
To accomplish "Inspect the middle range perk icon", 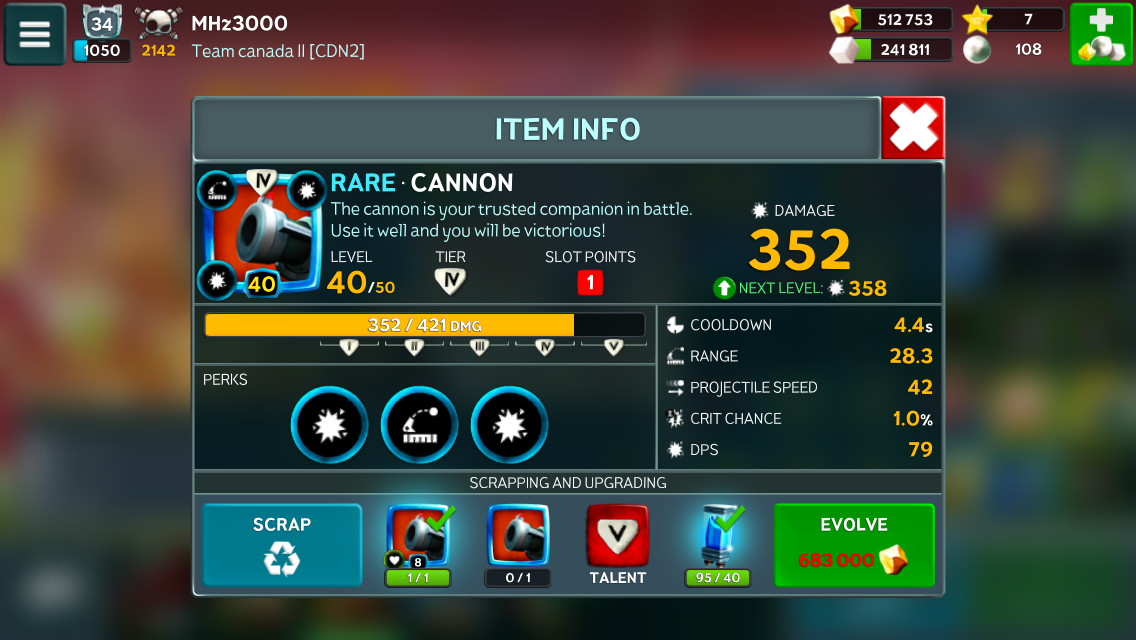I will (x=420, y=425).
